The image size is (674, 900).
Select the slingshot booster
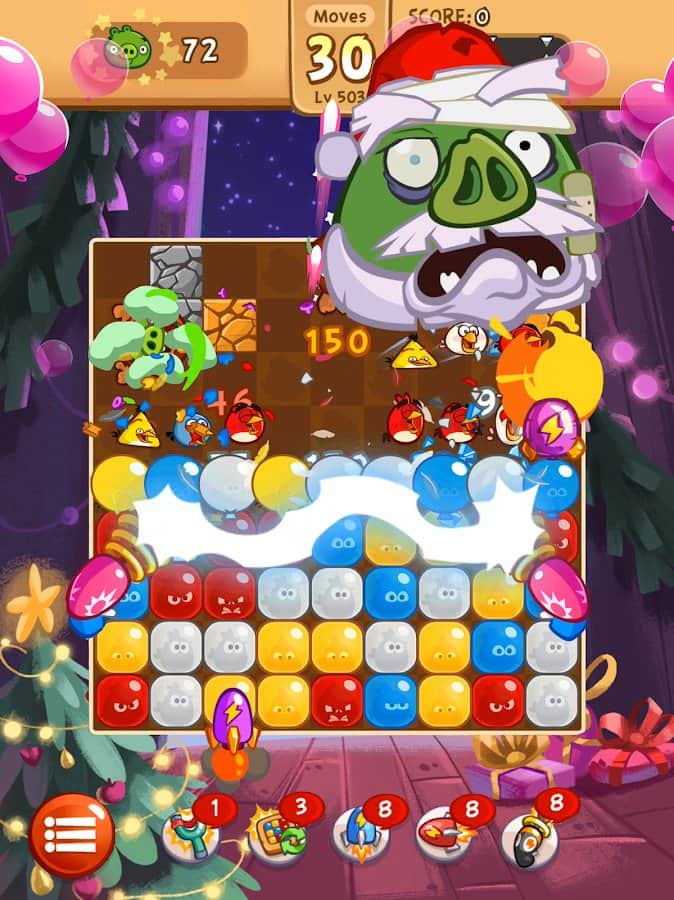(x=192, y=833)
